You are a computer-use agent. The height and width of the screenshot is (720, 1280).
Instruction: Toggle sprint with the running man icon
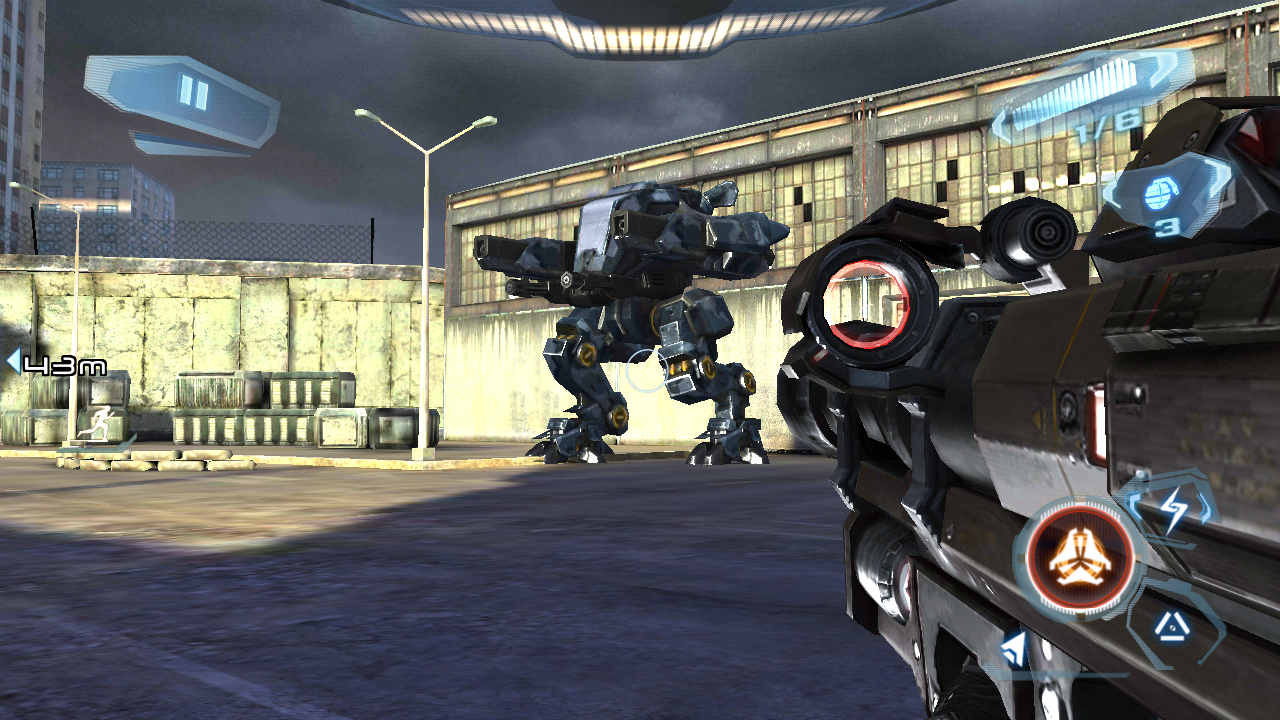click(99, 428)
